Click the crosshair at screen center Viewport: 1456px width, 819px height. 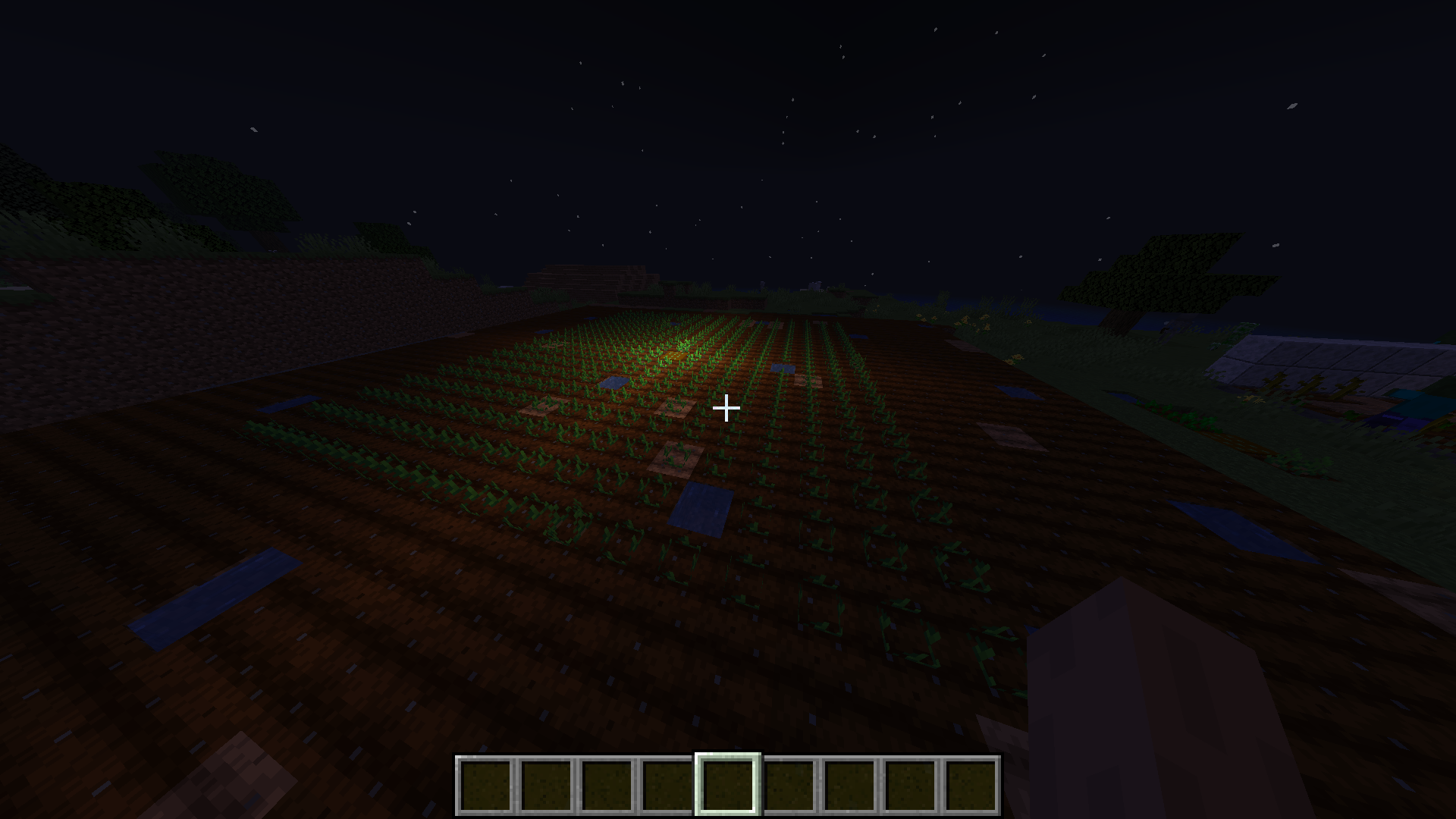726,409
